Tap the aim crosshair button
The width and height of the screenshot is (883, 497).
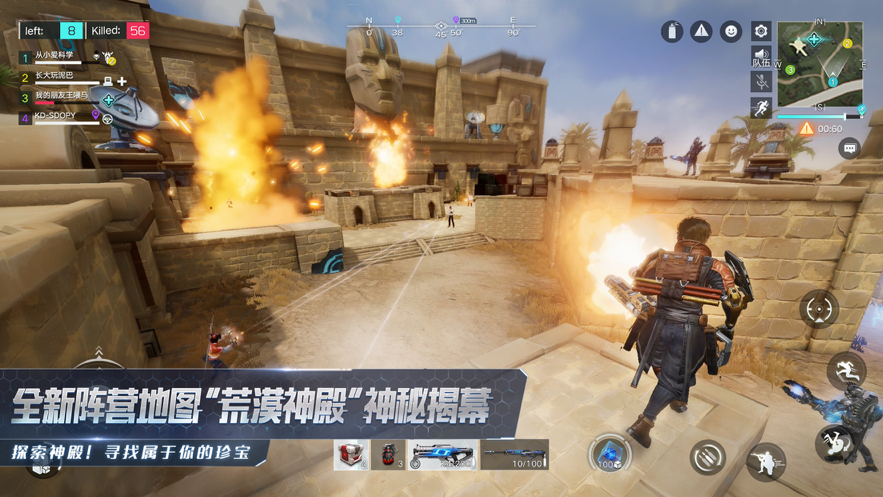pyautogui.click(x=819, y=309)
